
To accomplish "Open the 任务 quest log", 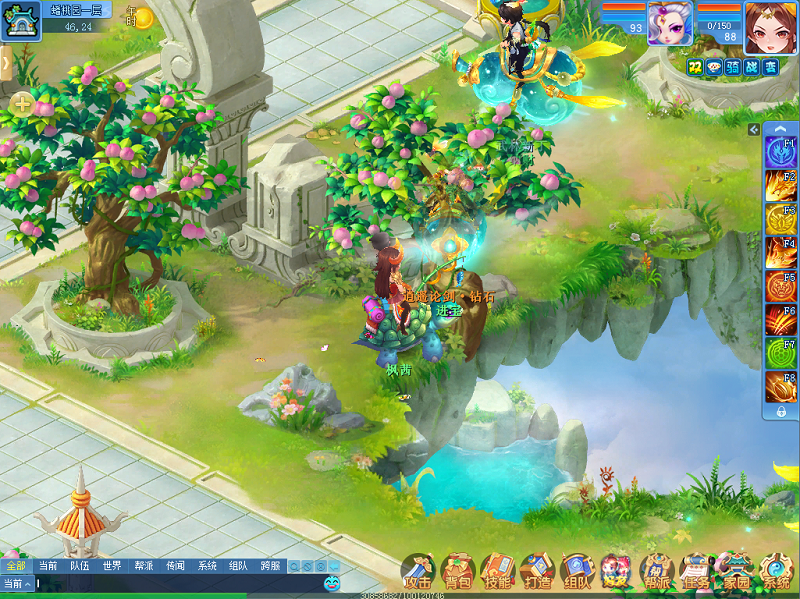I will point(696,572).
